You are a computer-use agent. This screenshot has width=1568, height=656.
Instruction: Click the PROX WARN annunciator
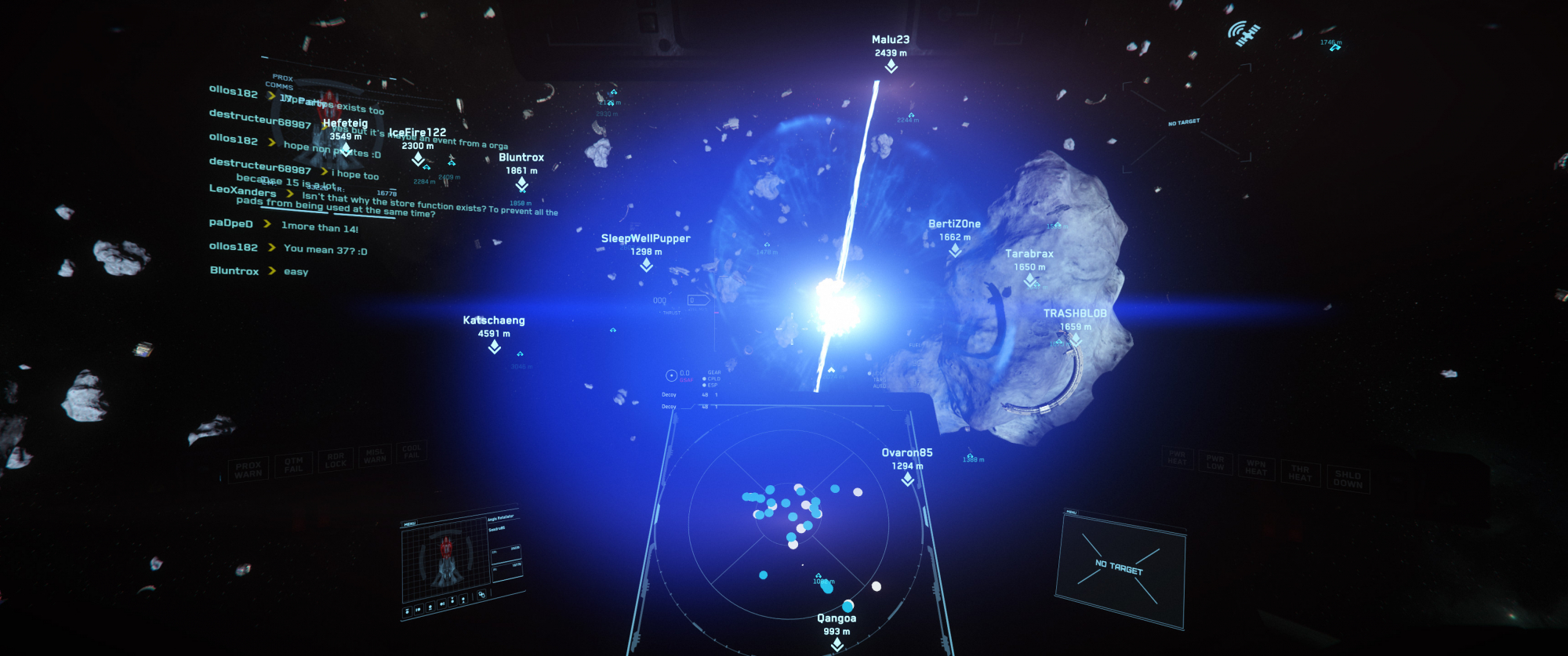tap(249, 469)
